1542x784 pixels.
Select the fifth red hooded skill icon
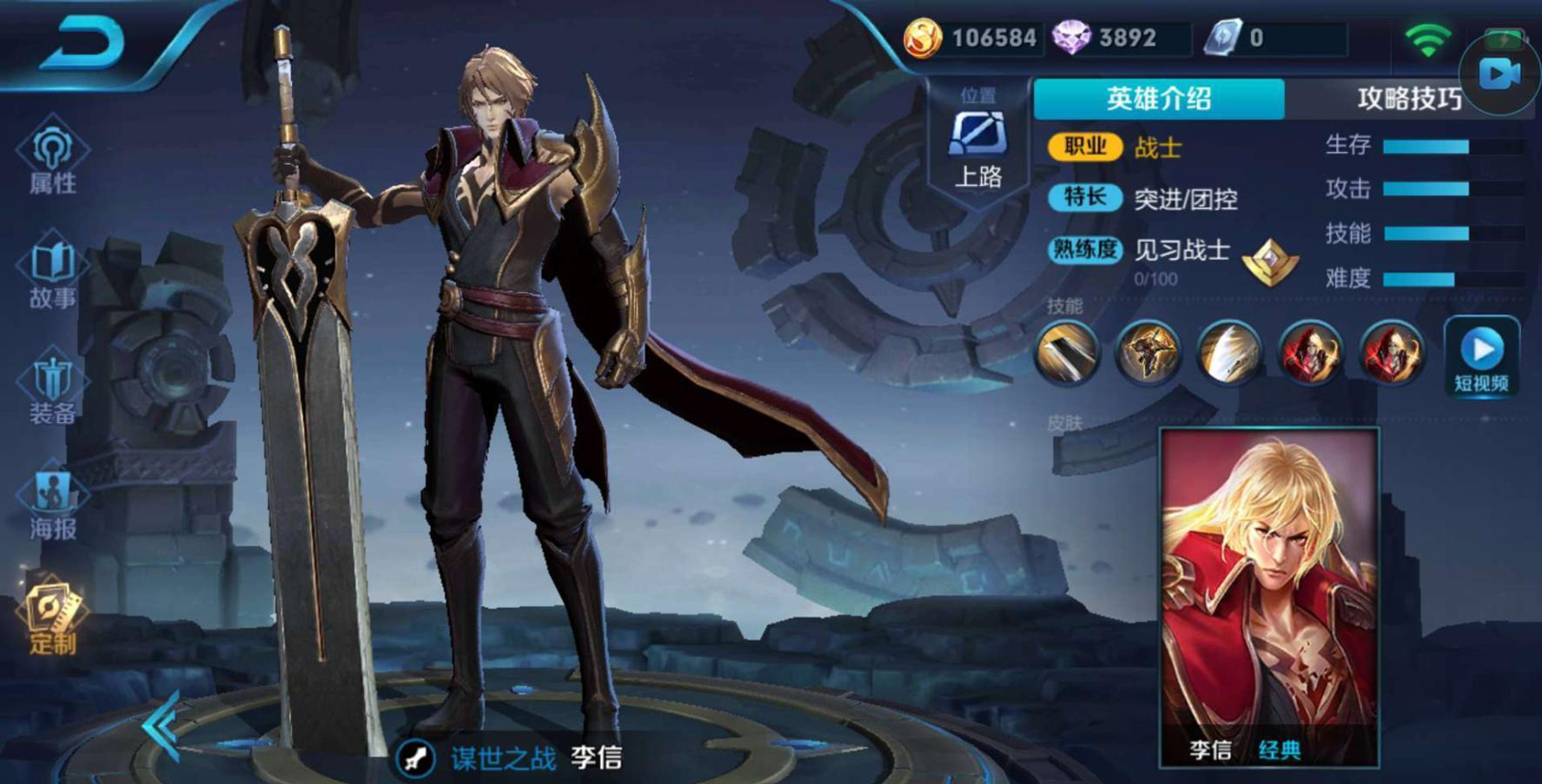click(x=1391, y=353)
